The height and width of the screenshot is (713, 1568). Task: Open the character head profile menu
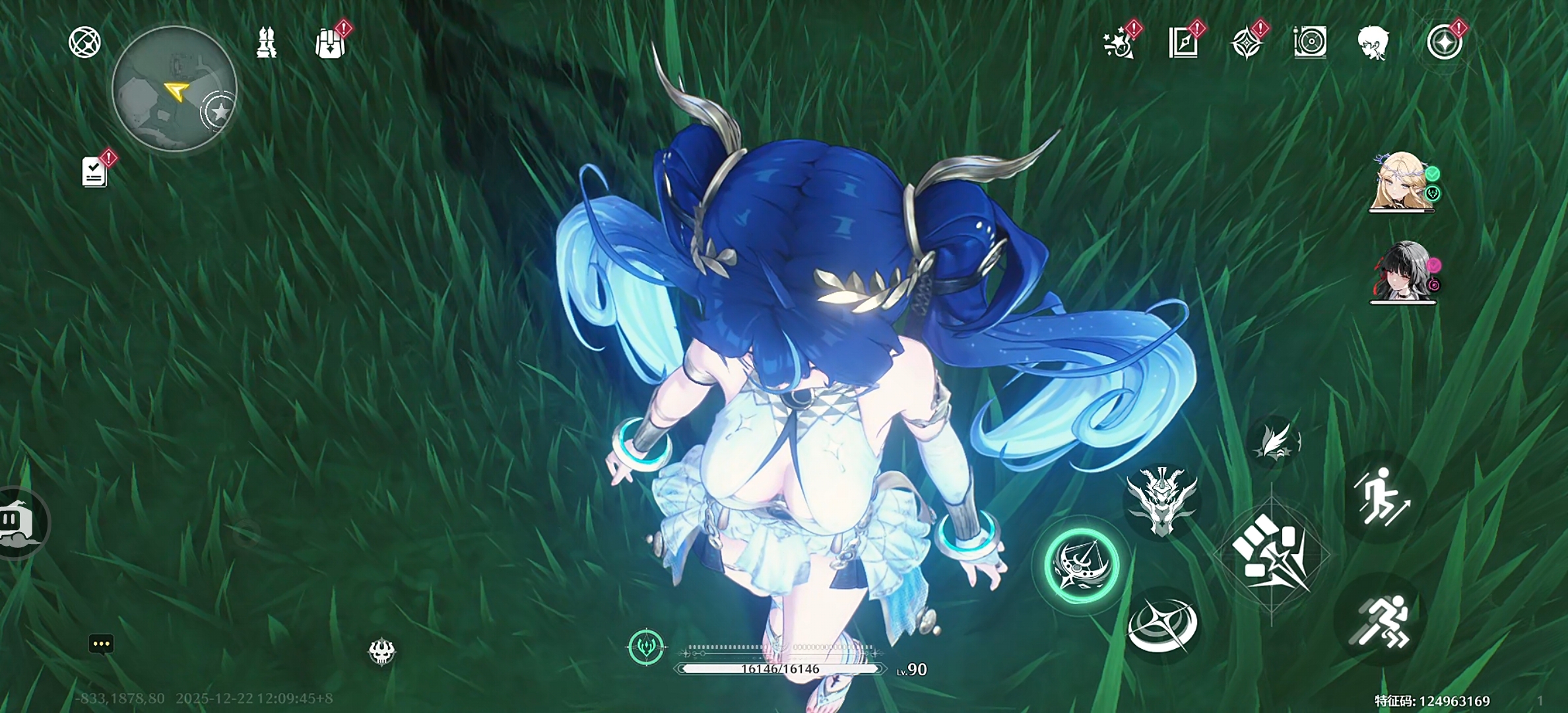pos(1373,44)
